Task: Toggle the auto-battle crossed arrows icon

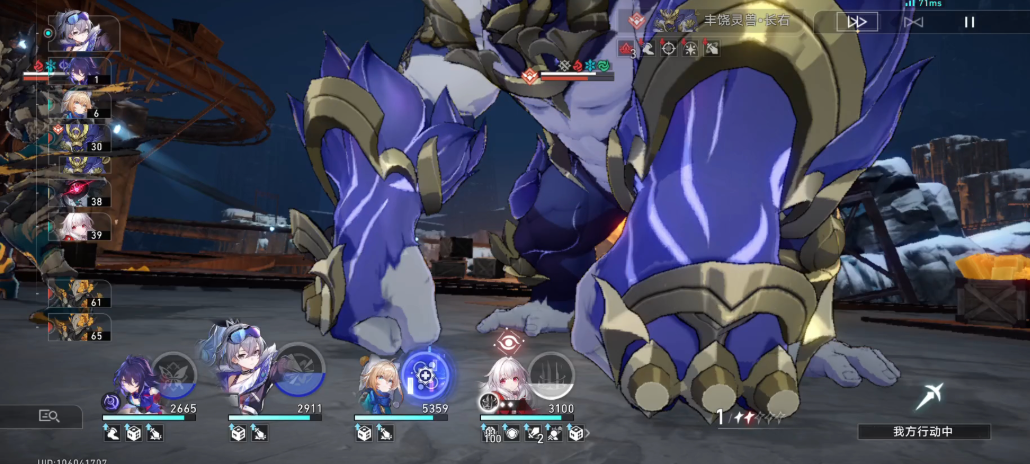Action: tap(913, 21)
